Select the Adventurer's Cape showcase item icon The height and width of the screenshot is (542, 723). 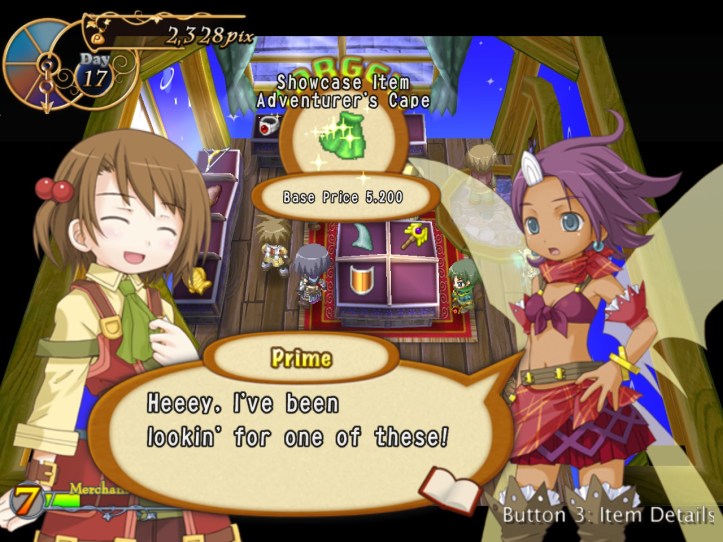(x=343, y=139)
